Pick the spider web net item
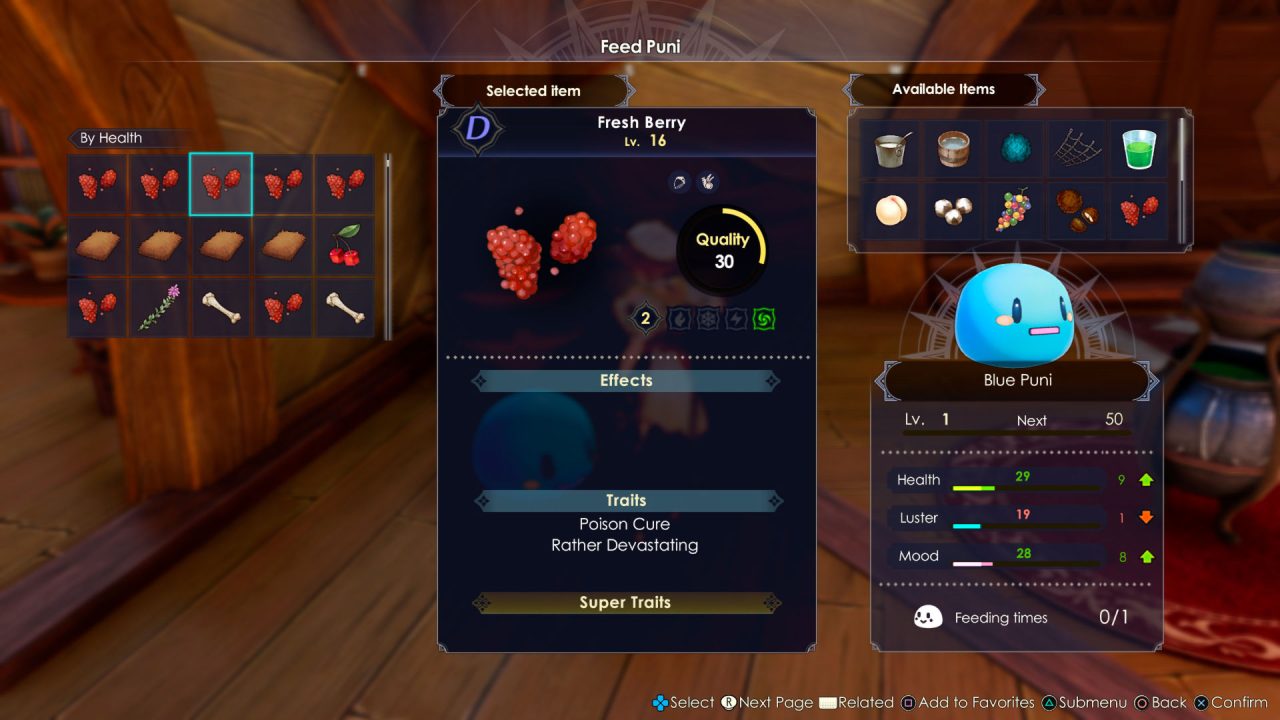1280x720 pixels. point(1076,150)
